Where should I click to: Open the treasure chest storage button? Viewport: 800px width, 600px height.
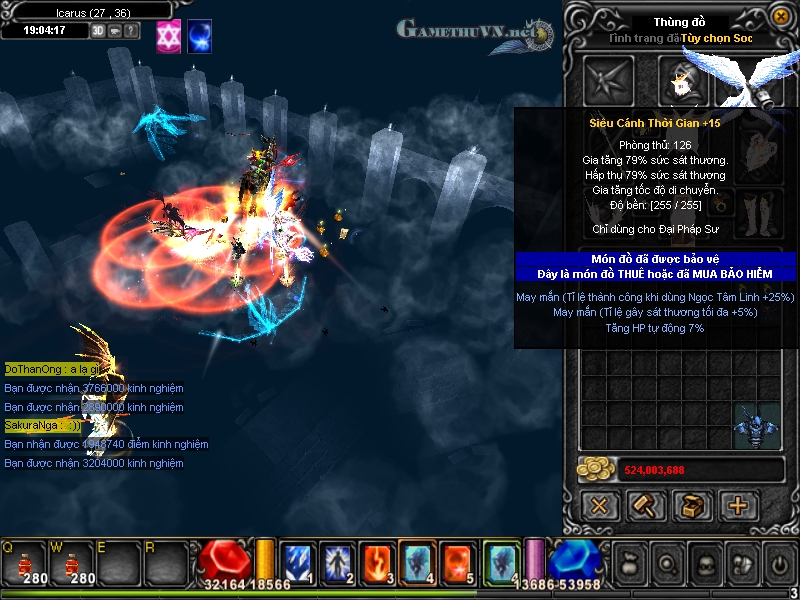(692, 505)
